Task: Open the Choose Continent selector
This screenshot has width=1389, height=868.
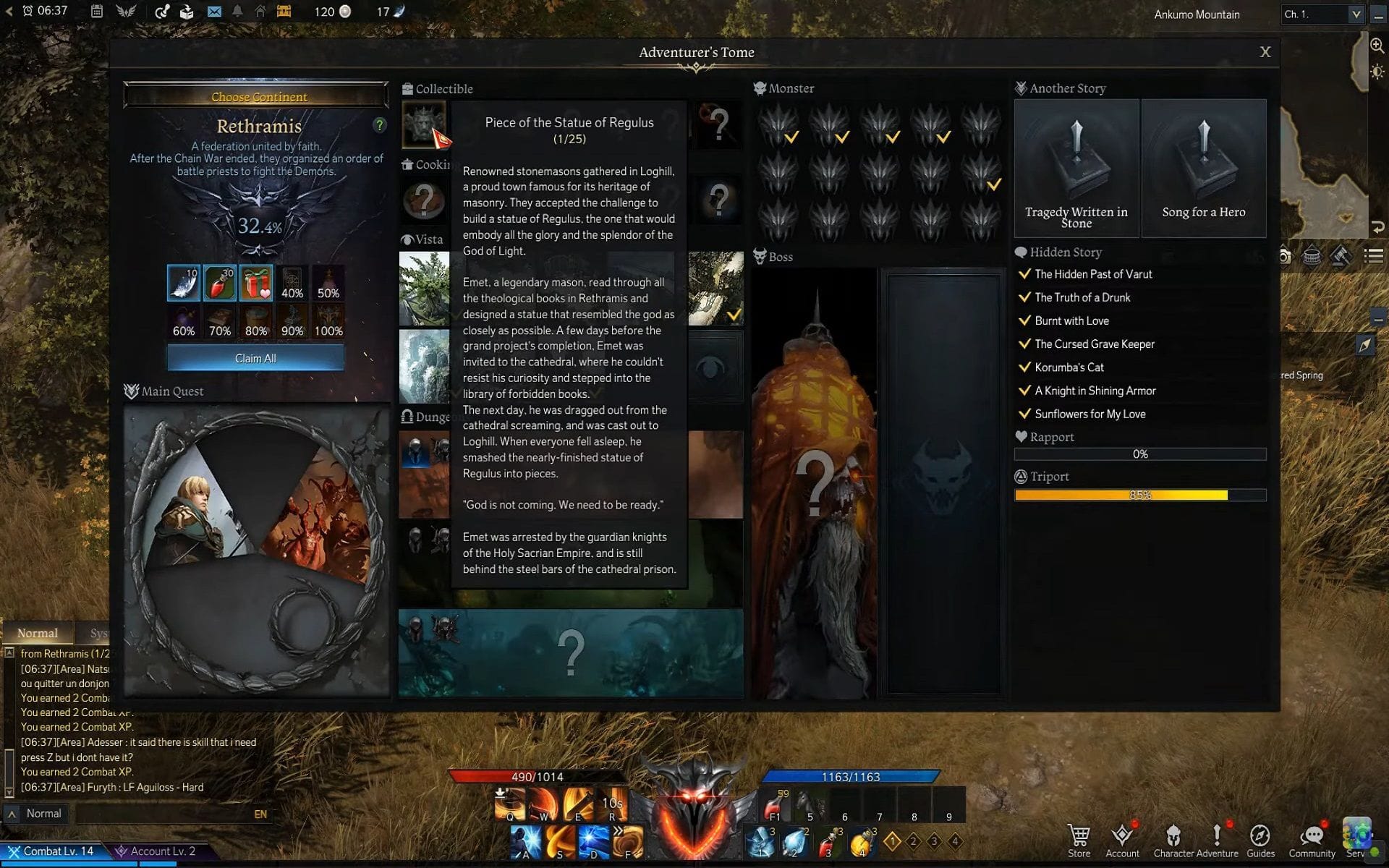Action: point(258,96)
